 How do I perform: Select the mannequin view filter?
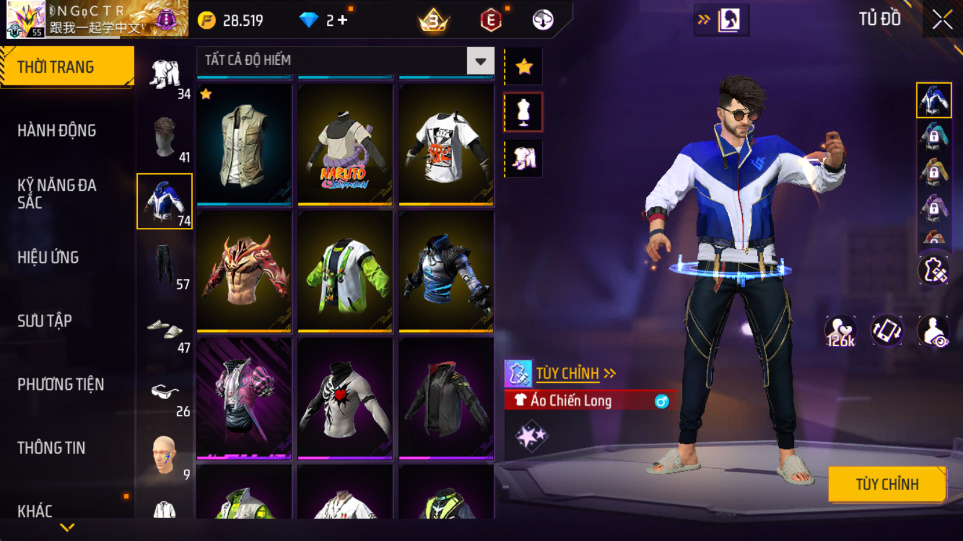pyautogui.click(x=524, y=112)
